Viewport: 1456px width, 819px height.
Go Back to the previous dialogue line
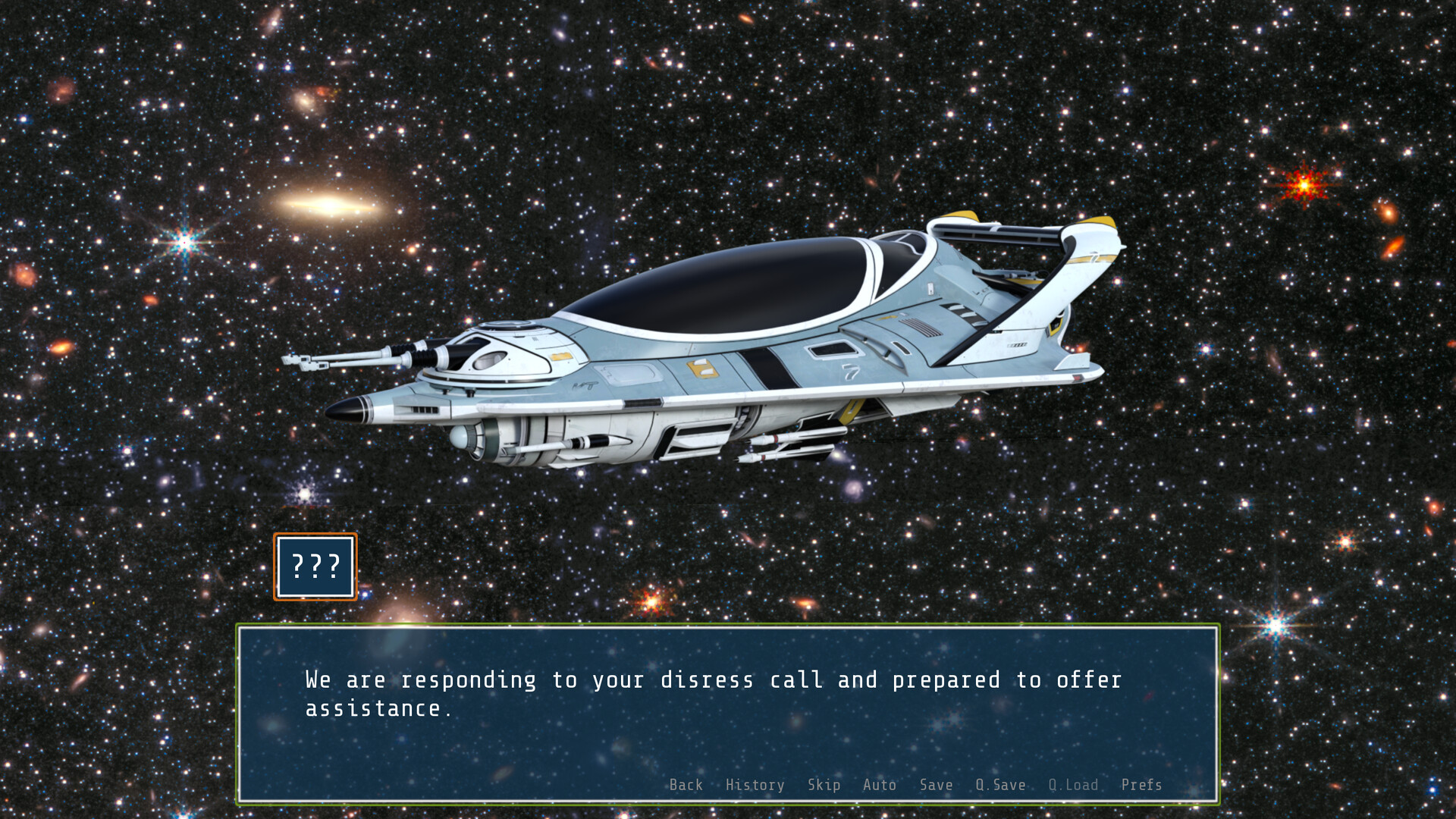pos(686,785)
